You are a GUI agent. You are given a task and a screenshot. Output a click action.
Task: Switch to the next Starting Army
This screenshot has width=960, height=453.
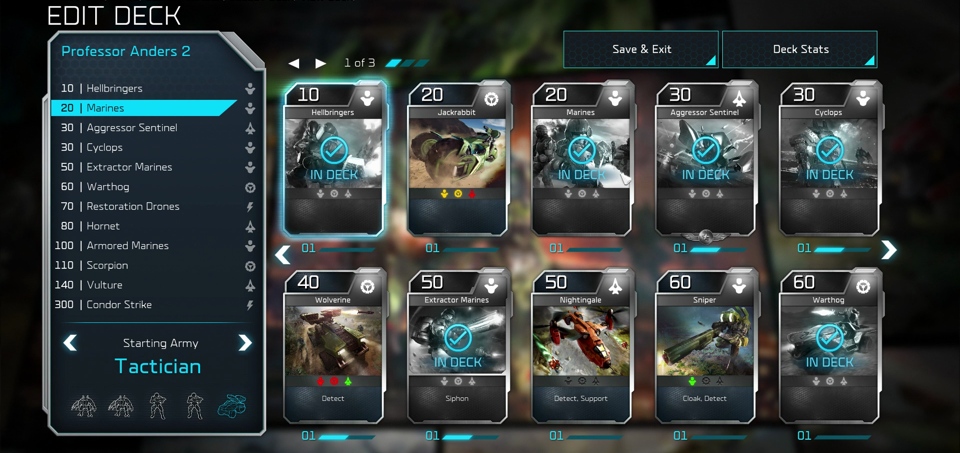click(245, 344)
